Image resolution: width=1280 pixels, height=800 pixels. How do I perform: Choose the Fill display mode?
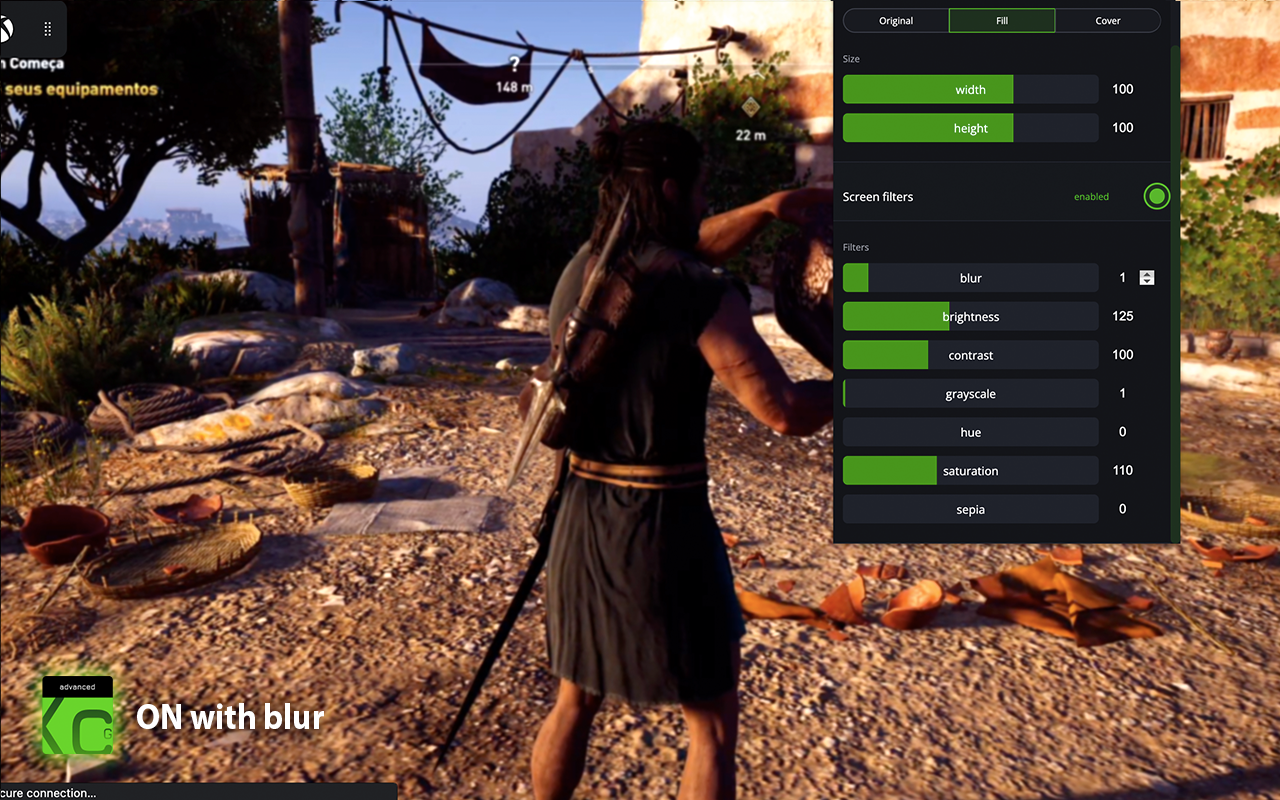1002,20
